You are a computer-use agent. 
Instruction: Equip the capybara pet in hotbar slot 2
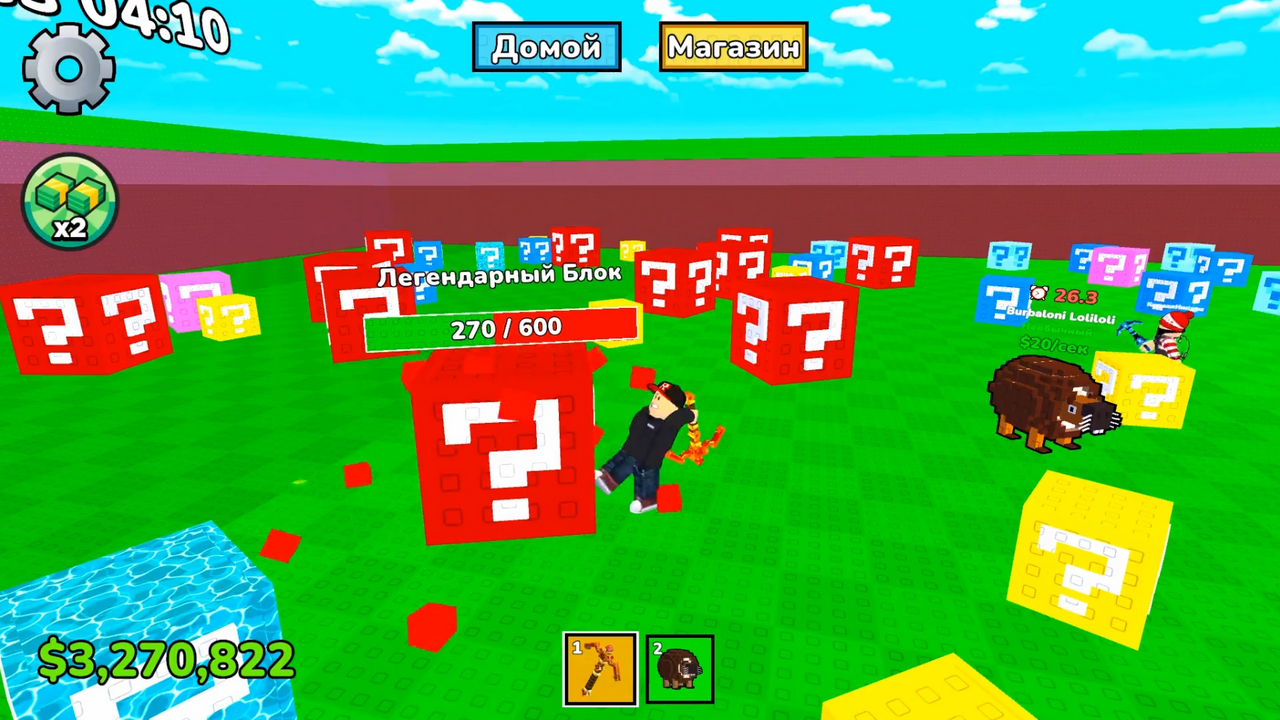point(679,668)
